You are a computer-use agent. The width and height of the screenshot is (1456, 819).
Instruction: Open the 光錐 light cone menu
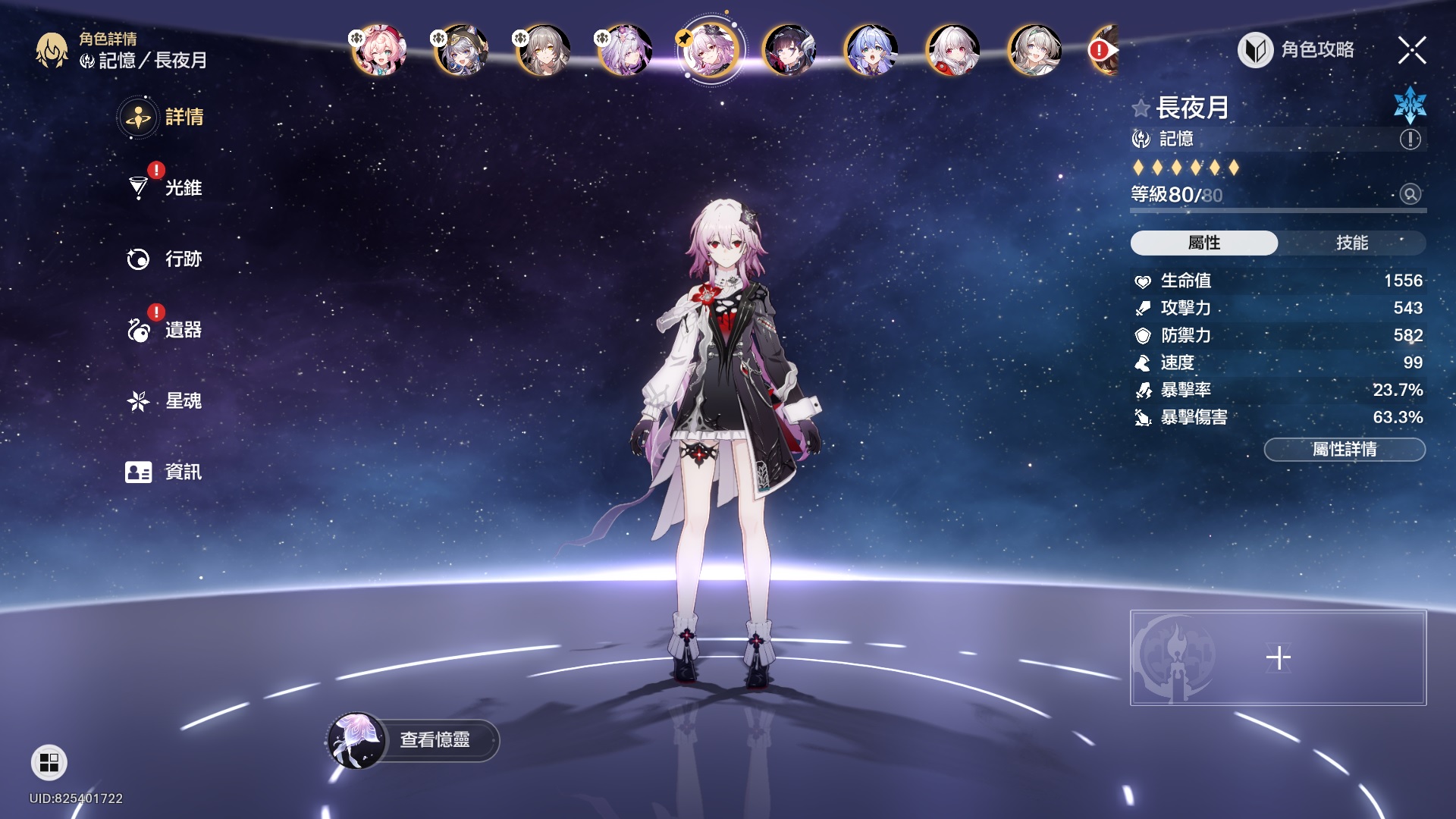click(183, 187)
